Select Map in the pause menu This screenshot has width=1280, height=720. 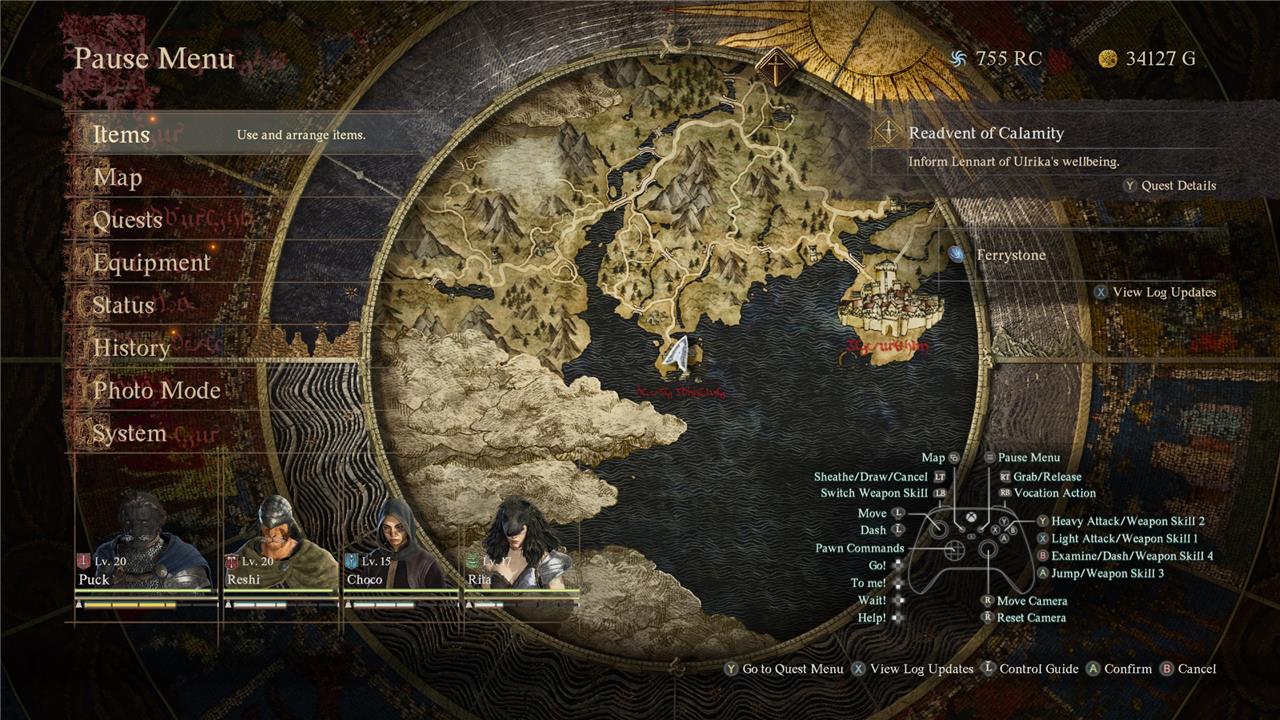point(118,178)
